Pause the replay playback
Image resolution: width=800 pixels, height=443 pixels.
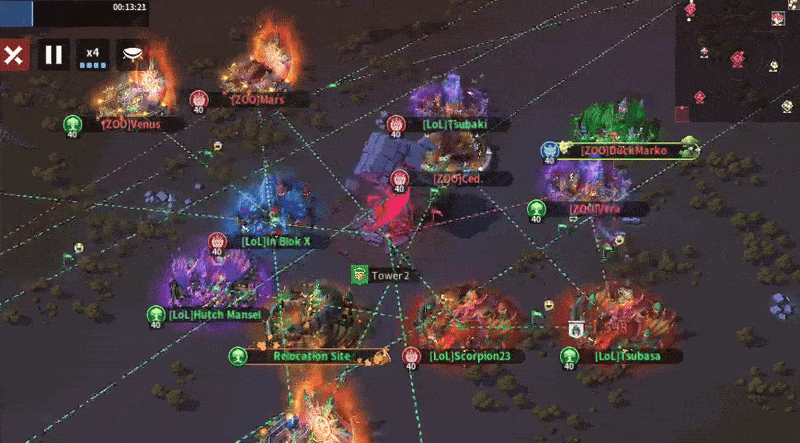click(x=54, y=54)
